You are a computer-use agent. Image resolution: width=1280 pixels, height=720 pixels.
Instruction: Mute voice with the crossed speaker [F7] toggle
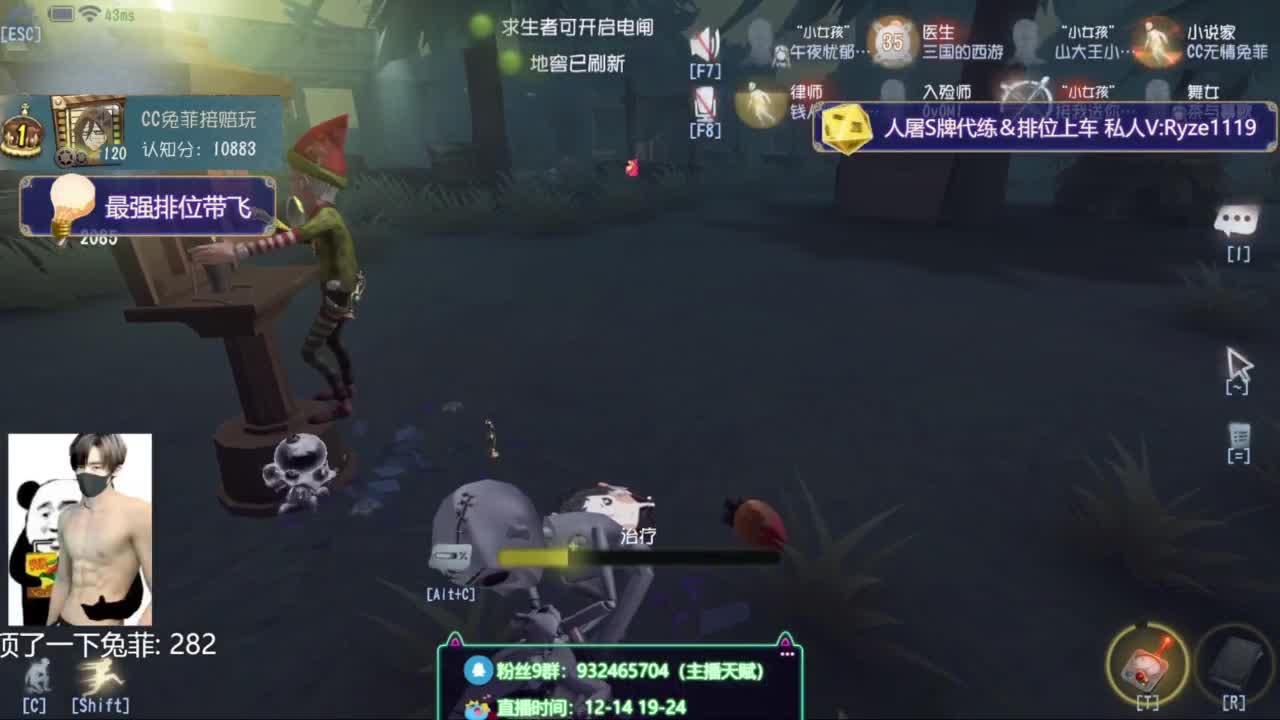[x=705, y=40]
